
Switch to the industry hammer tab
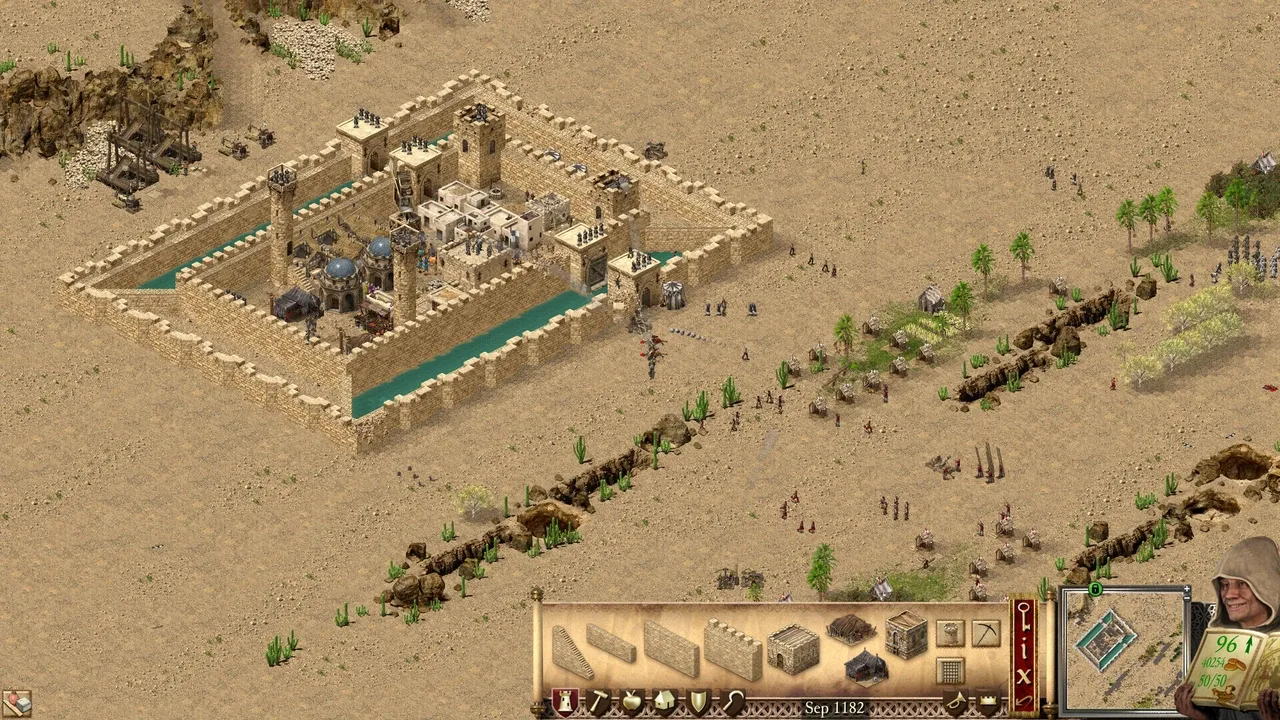598,702
